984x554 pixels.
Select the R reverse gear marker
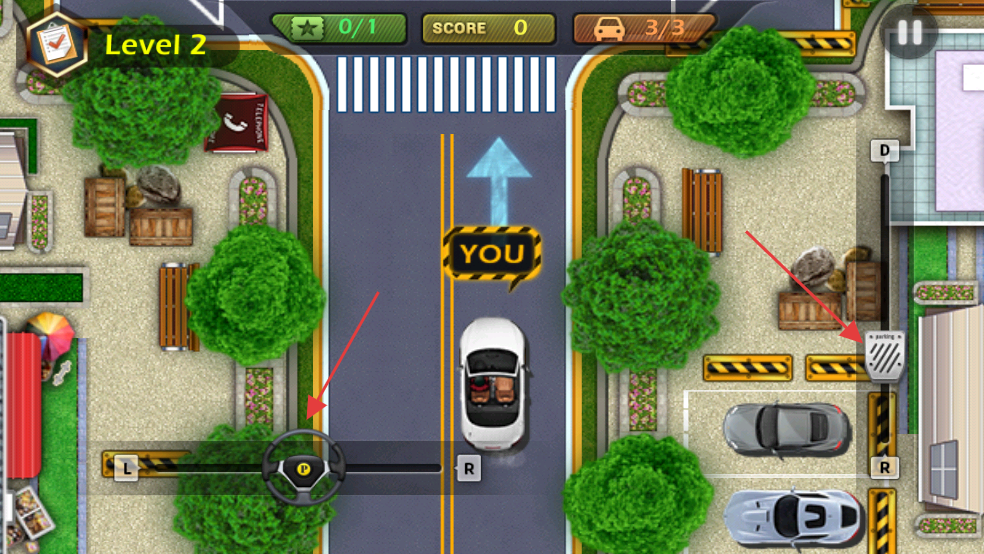884,467
